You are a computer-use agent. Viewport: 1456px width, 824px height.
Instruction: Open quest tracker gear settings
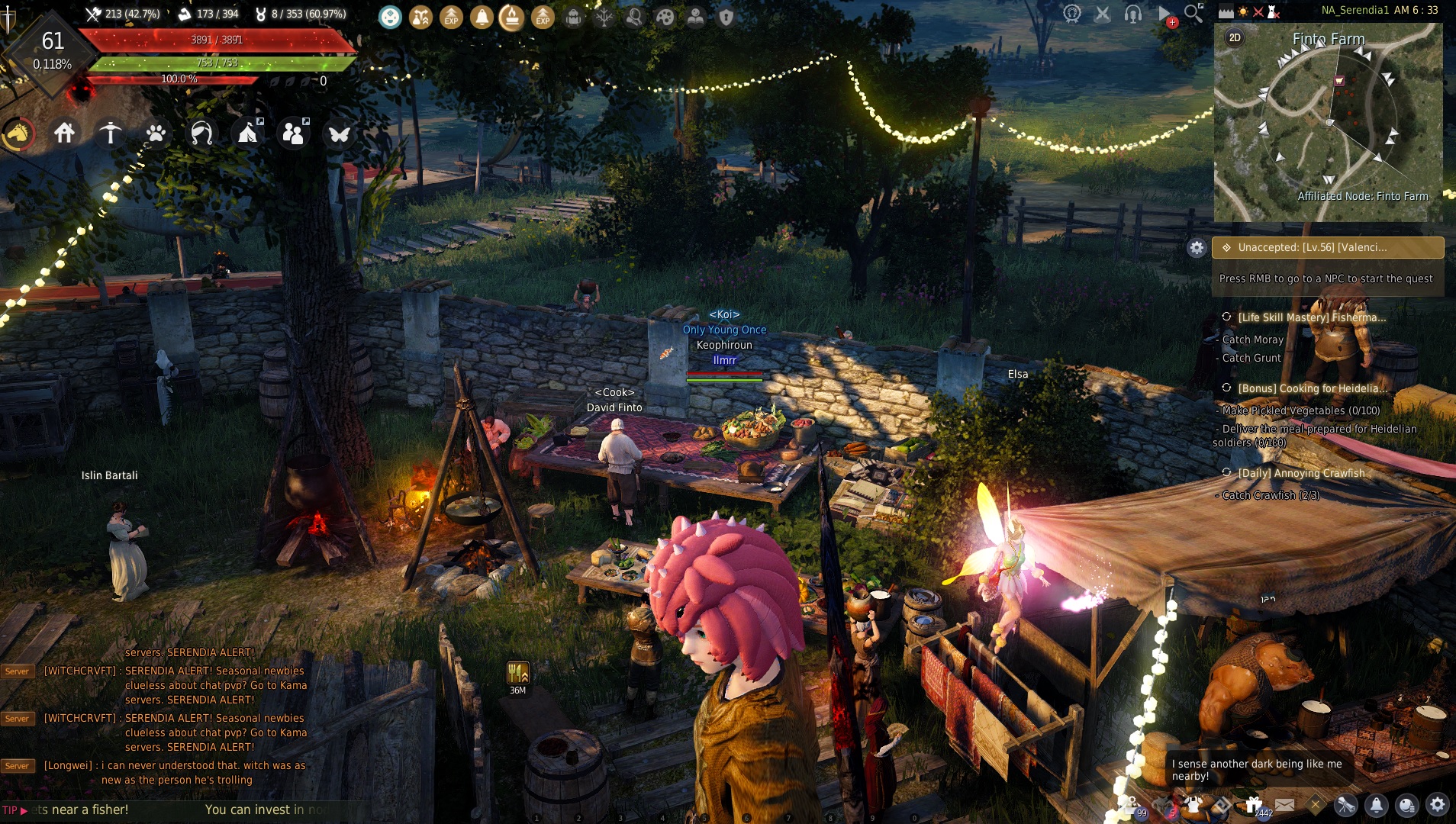(x=1197, y=247)
